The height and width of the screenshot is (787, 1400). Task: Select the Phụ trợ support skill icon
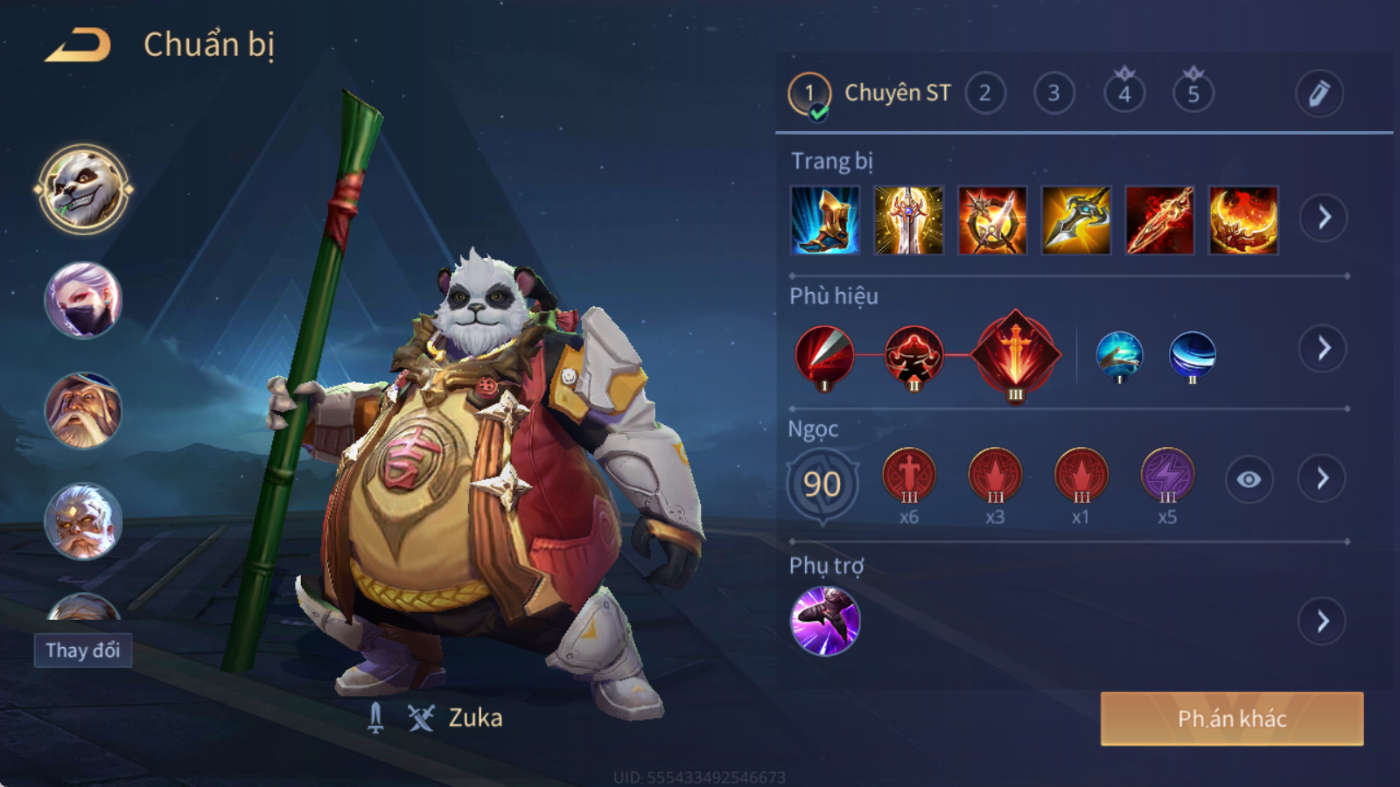click(x=825, y=621)
